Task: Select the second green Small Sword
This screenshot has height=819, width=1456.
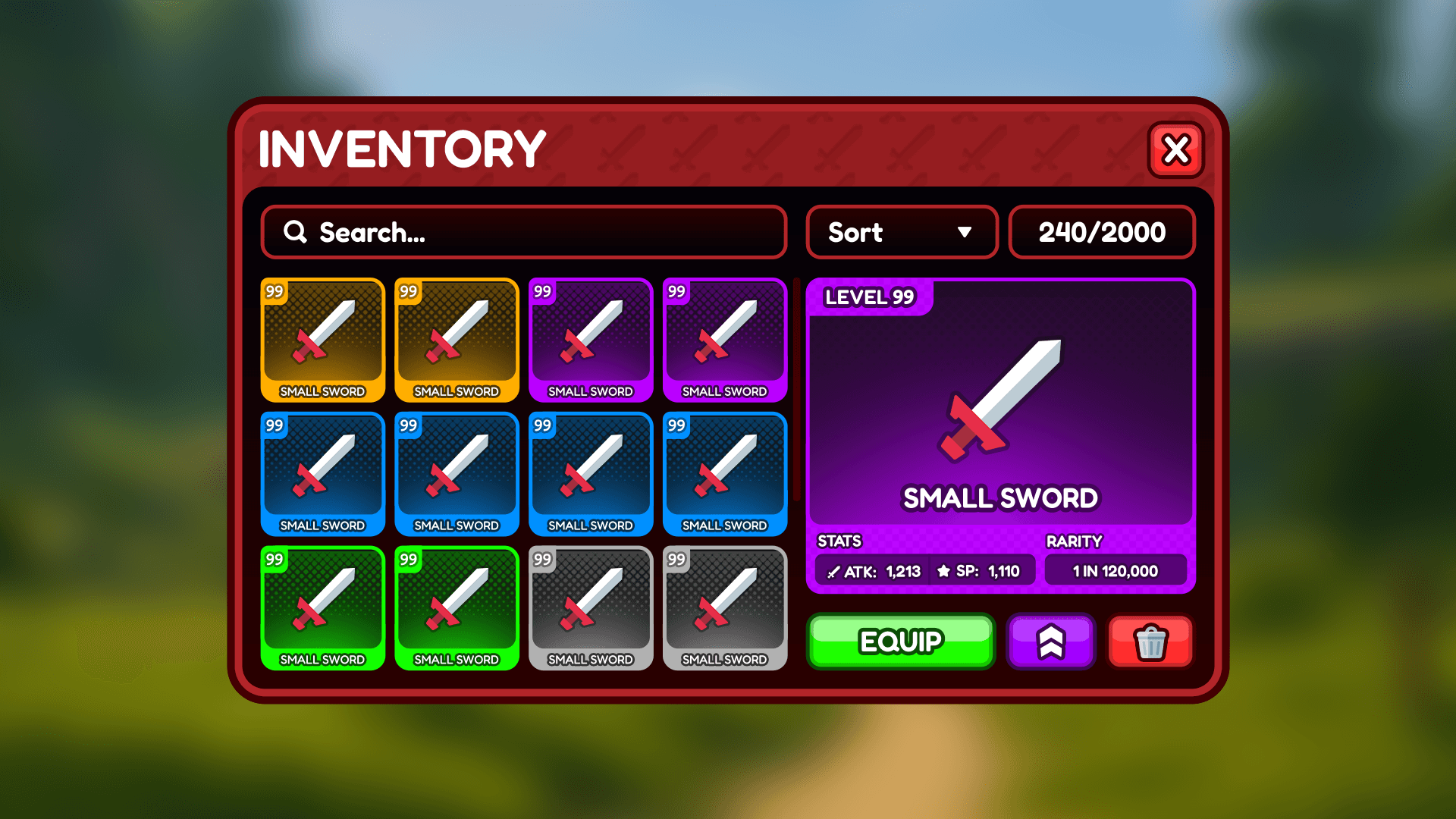Action: 457,608
